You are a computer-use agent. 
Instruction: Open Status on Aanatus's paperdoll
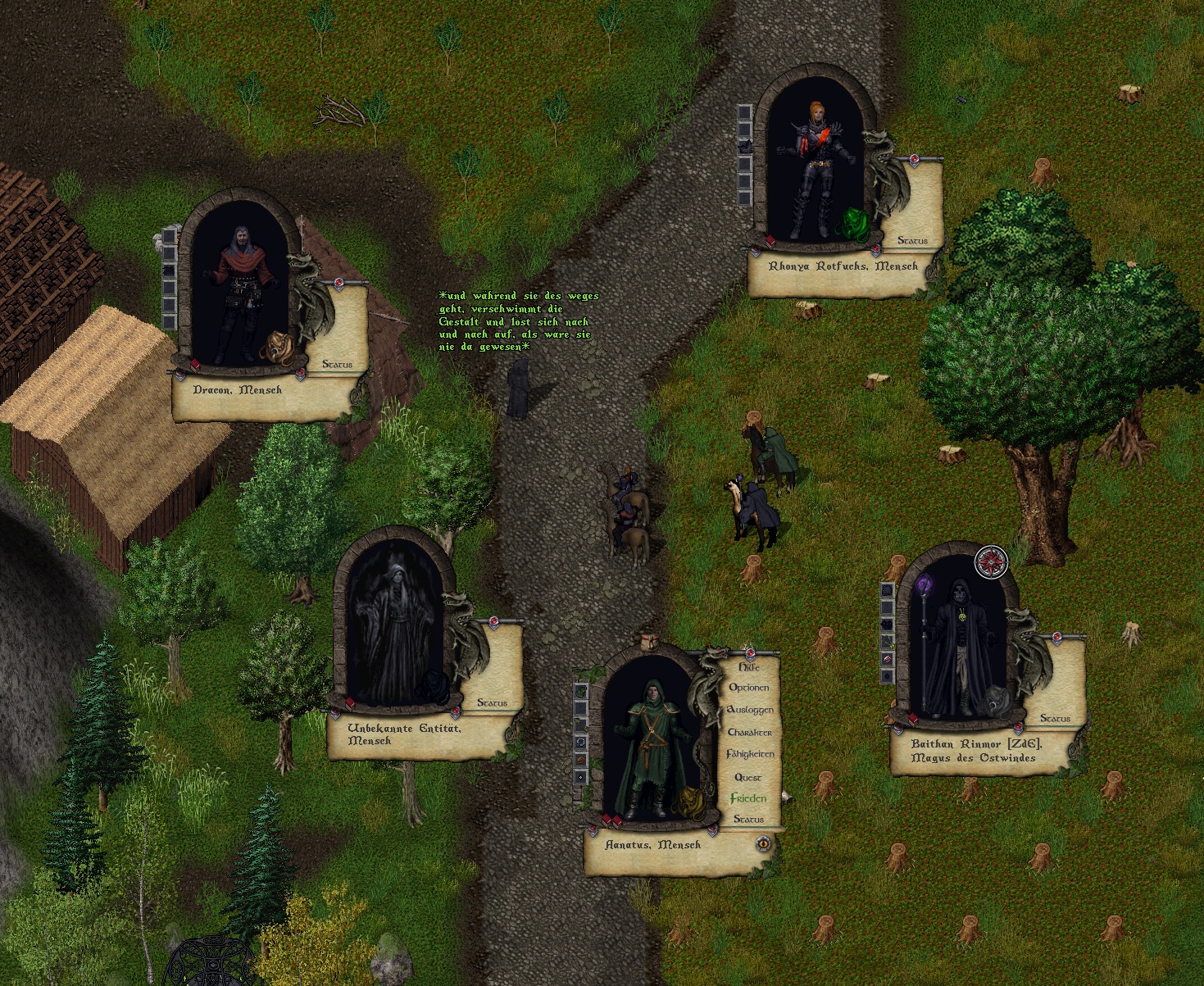click(748, 819)
